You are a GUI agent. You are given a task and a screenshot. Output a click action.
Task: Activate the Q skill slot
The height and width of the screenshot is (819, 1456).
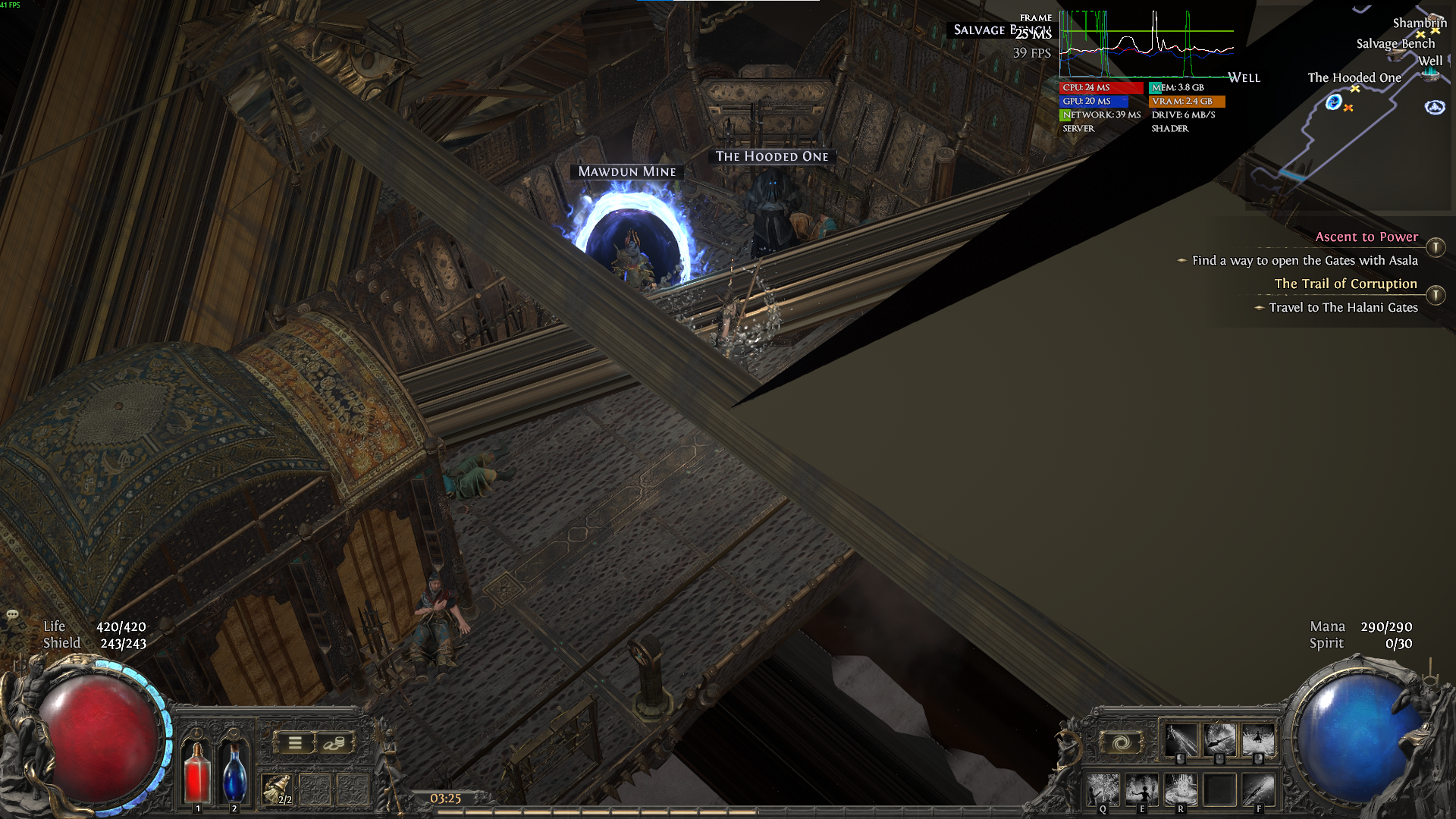point(1103,790)
